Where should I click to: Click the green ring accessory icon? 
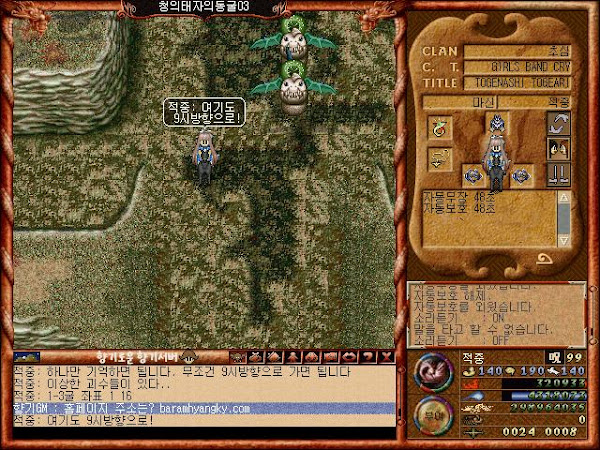click(440, 128)
